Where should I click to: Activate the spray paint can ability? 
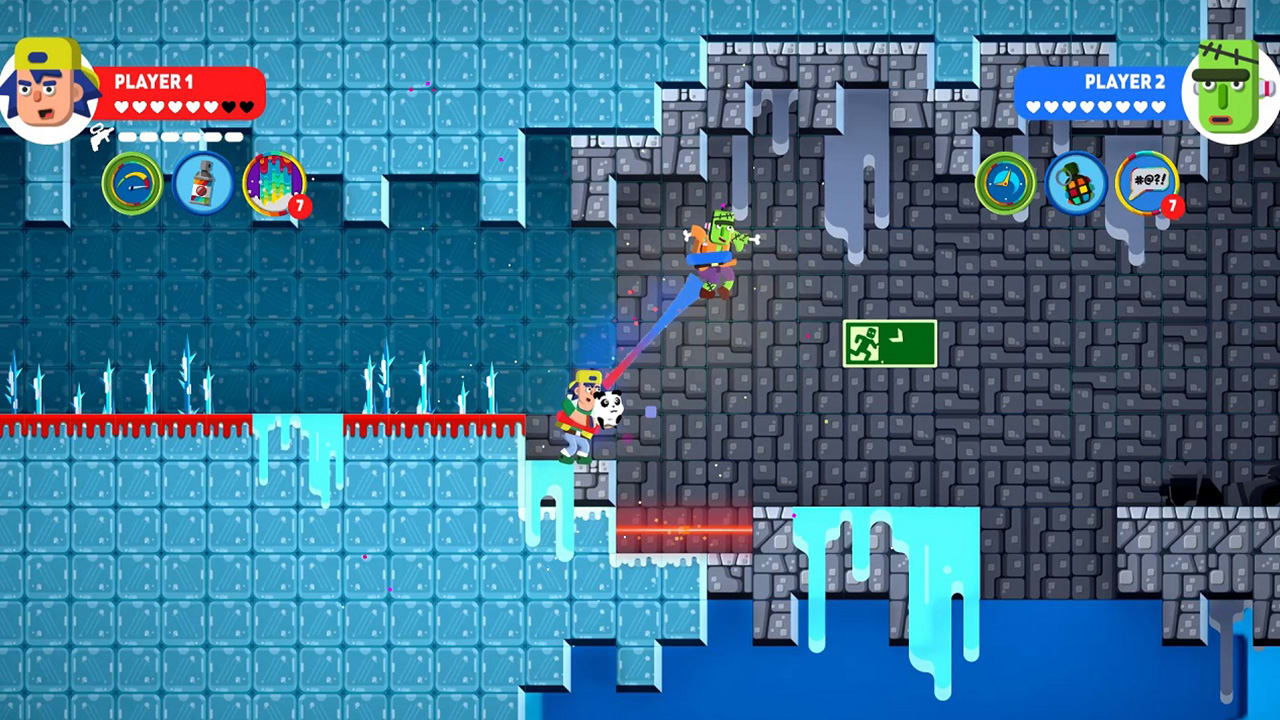click(204, 184)
